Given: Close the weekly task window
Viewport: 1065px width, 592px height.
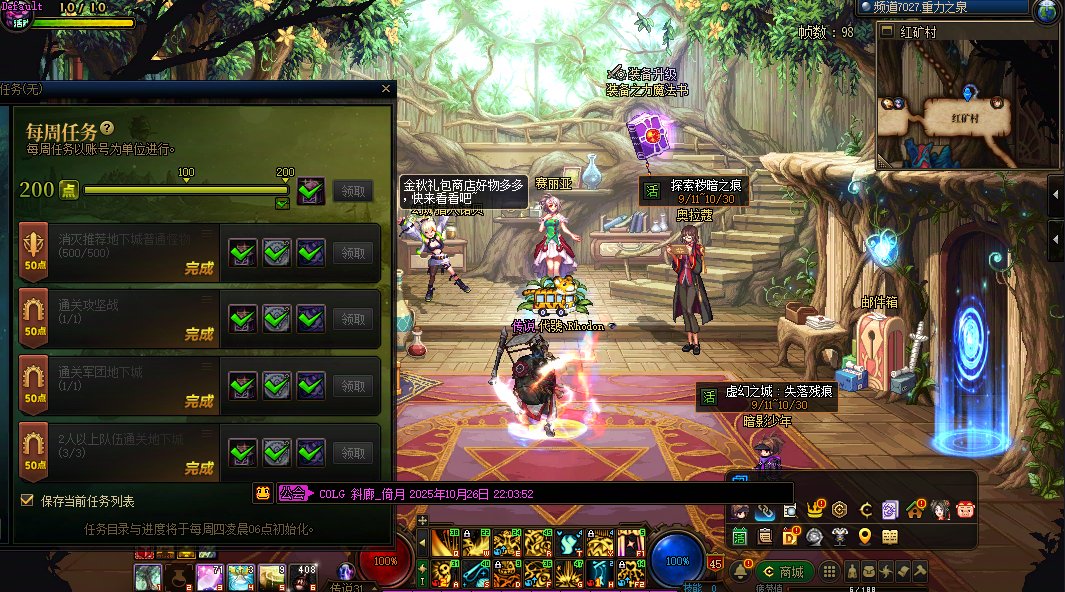Looking at the screenshot, I should pos(386,89).
